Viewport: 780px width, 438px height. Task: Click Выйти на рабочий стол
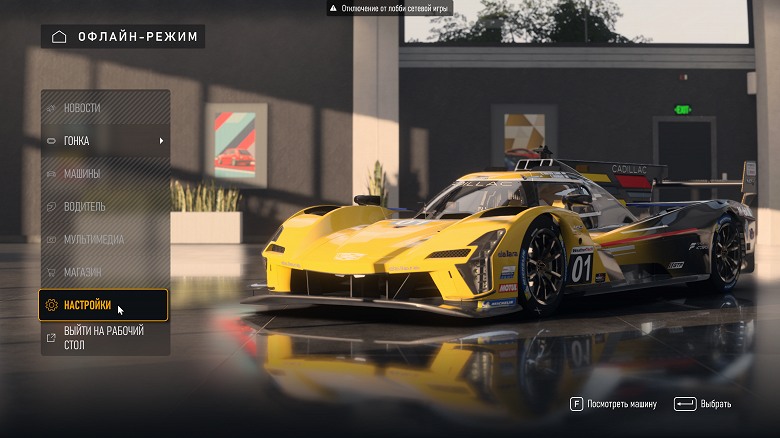[104, 338]
